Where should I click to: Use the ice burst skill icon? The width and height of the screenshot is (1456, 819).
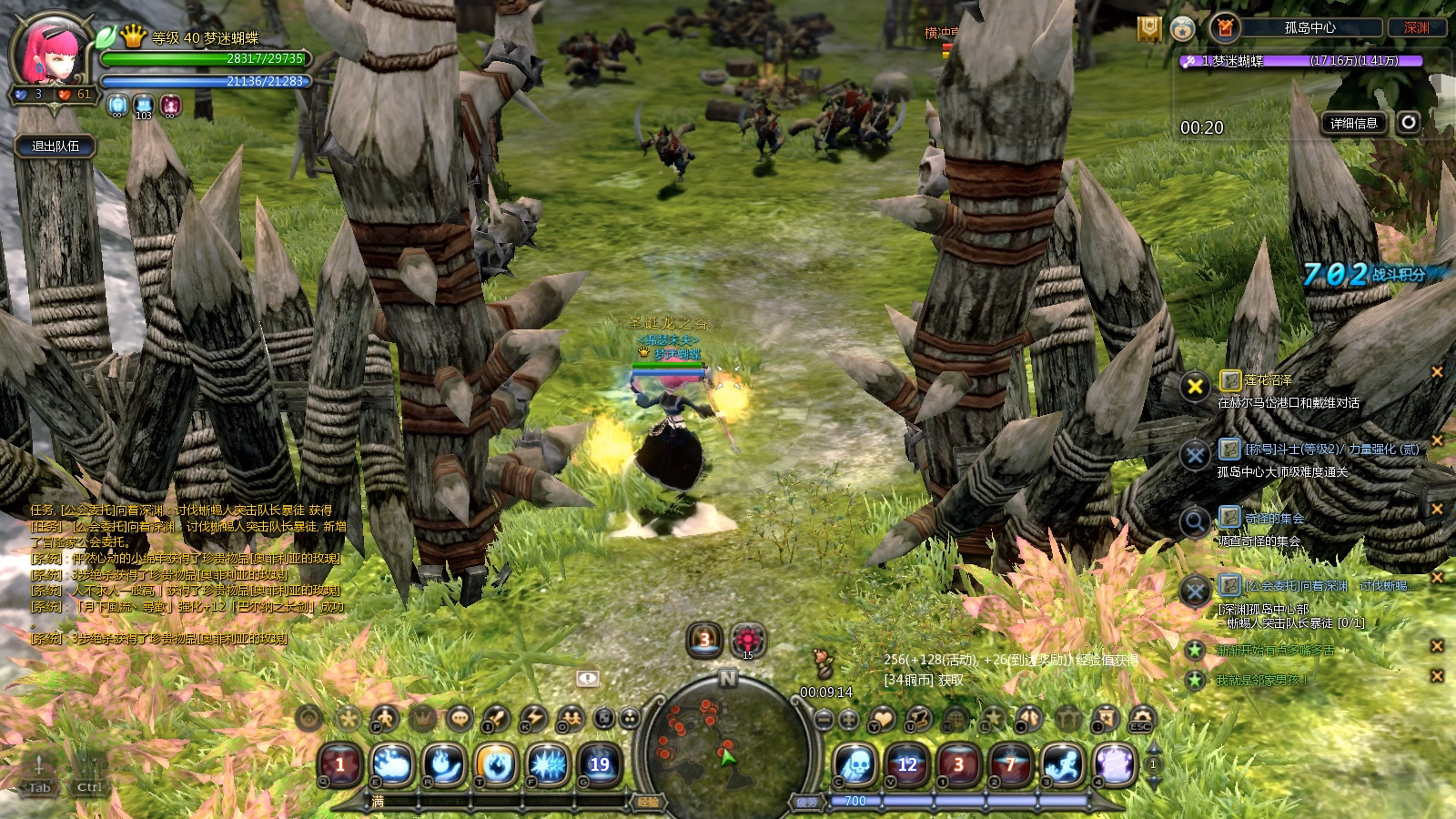click(x=548, y=764)
